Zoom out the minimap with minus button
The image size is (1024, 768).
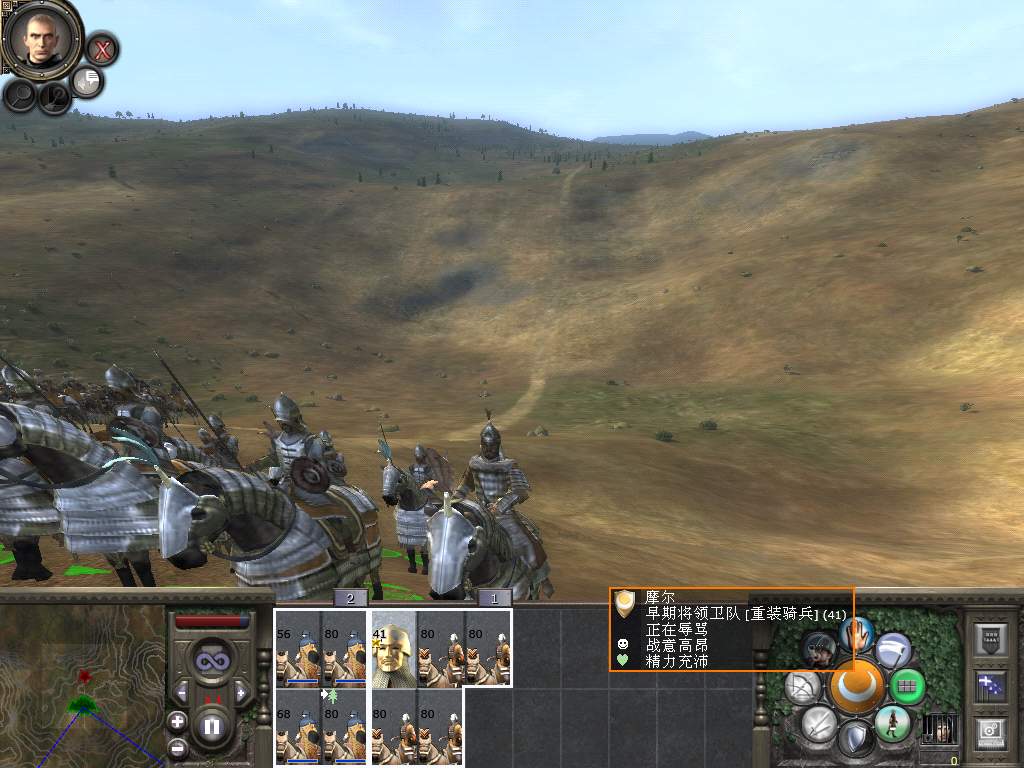[178, 746]
